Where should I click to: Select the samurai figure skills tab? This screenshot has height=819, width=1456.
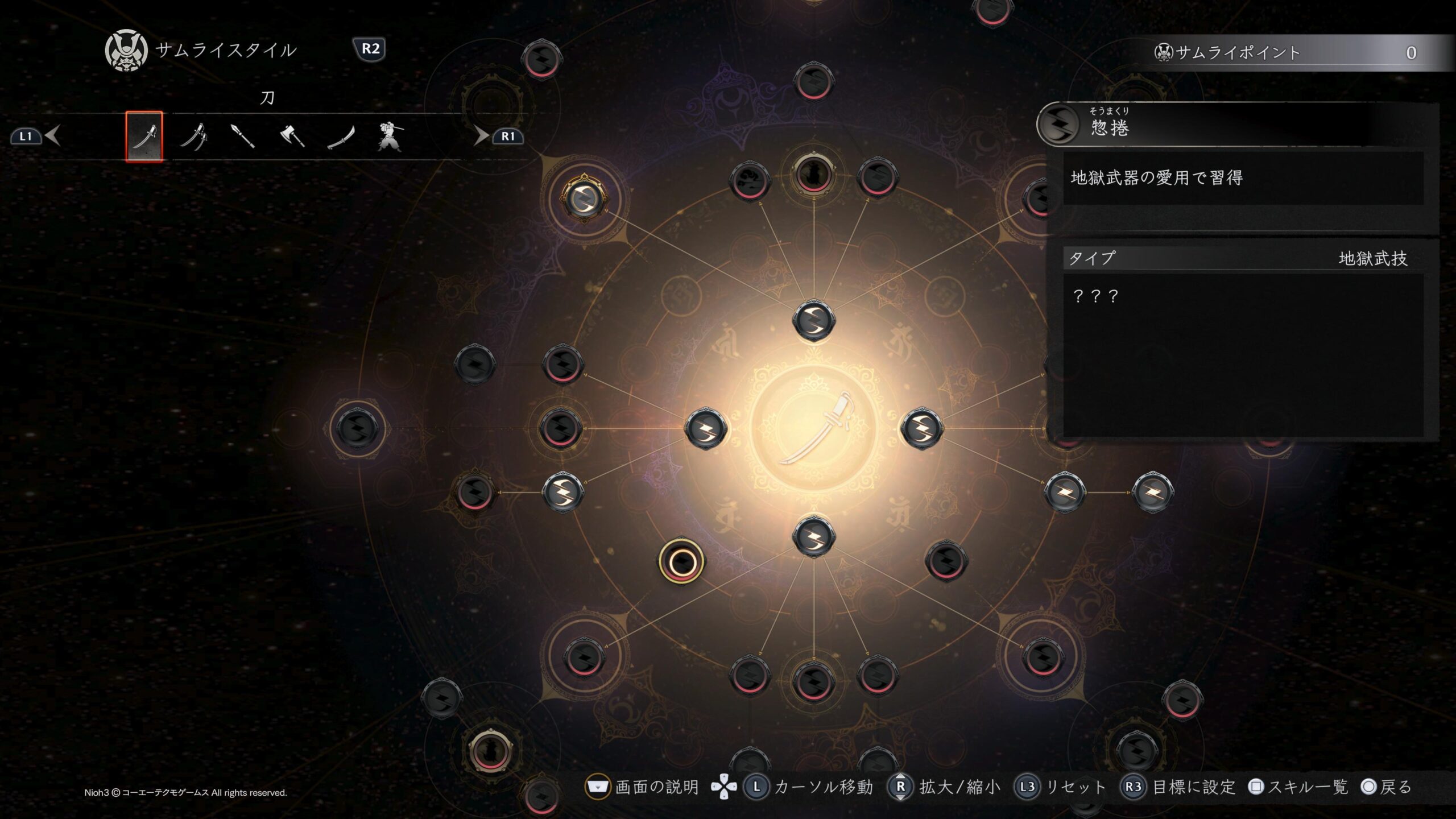pyautogui.click(x=390, y=136)
